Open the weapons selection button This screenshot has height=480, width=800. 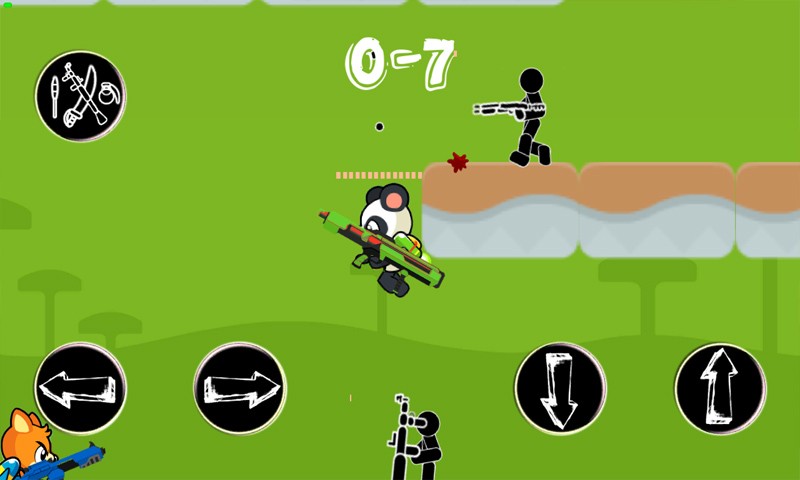pyautogui.click(x=80, y=96)
